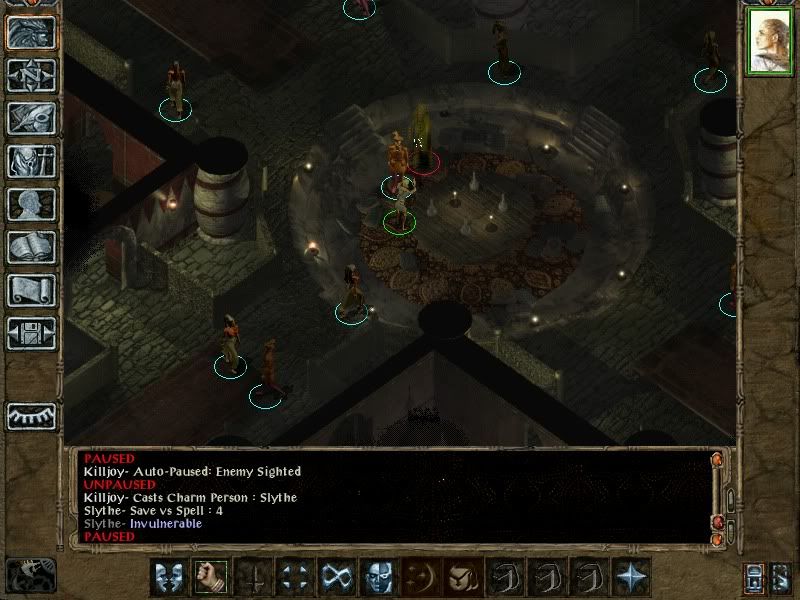Click the four-arrows action button
Screen dimensions: 800x600
pos(294,576)
